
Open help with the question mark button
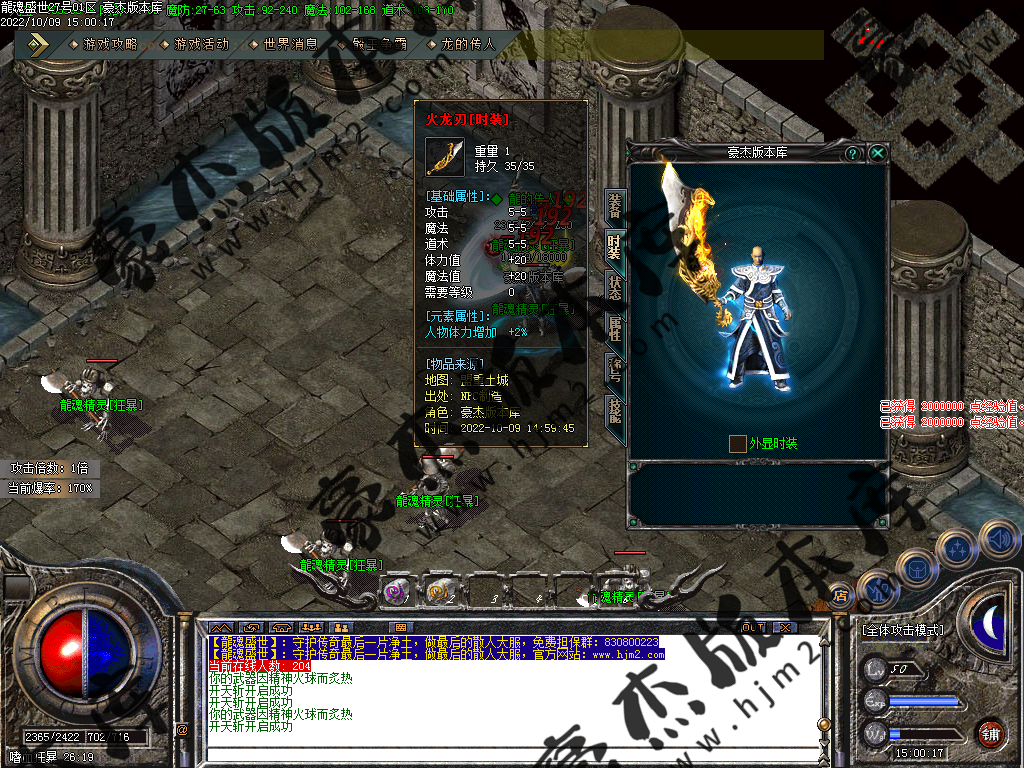852,153
